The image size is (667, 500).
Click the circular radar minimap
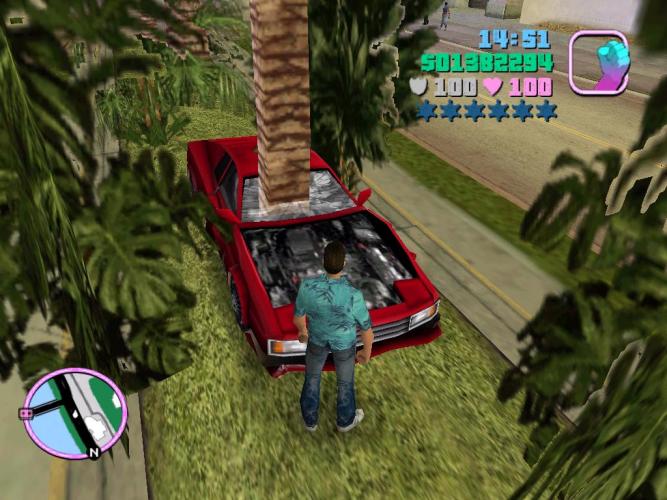[76, 411]
